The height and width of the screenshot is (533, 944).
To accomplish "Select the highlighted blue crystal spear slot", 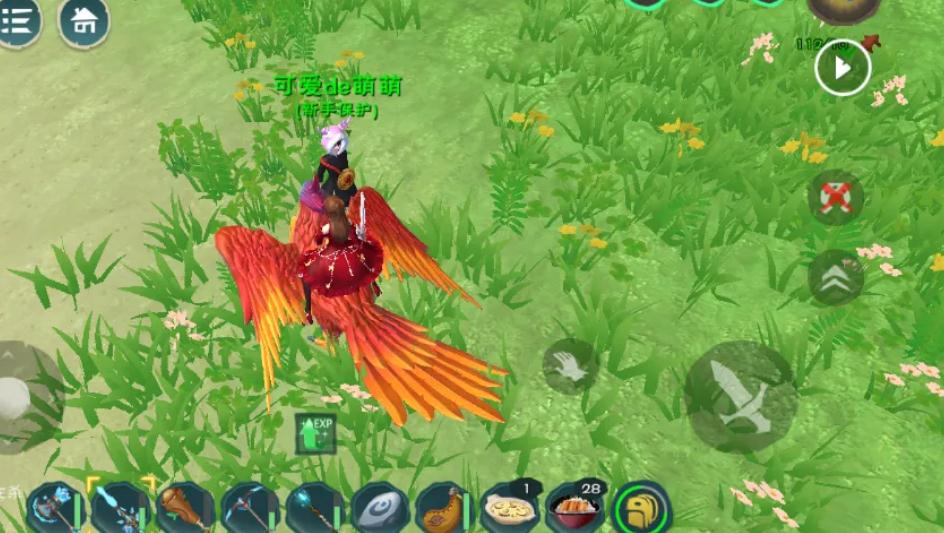I will (x=119, y=508).
